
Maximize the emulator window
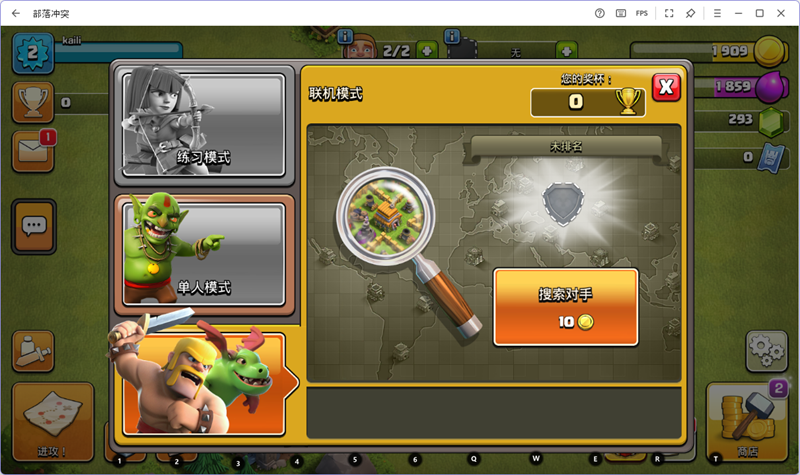759,13
